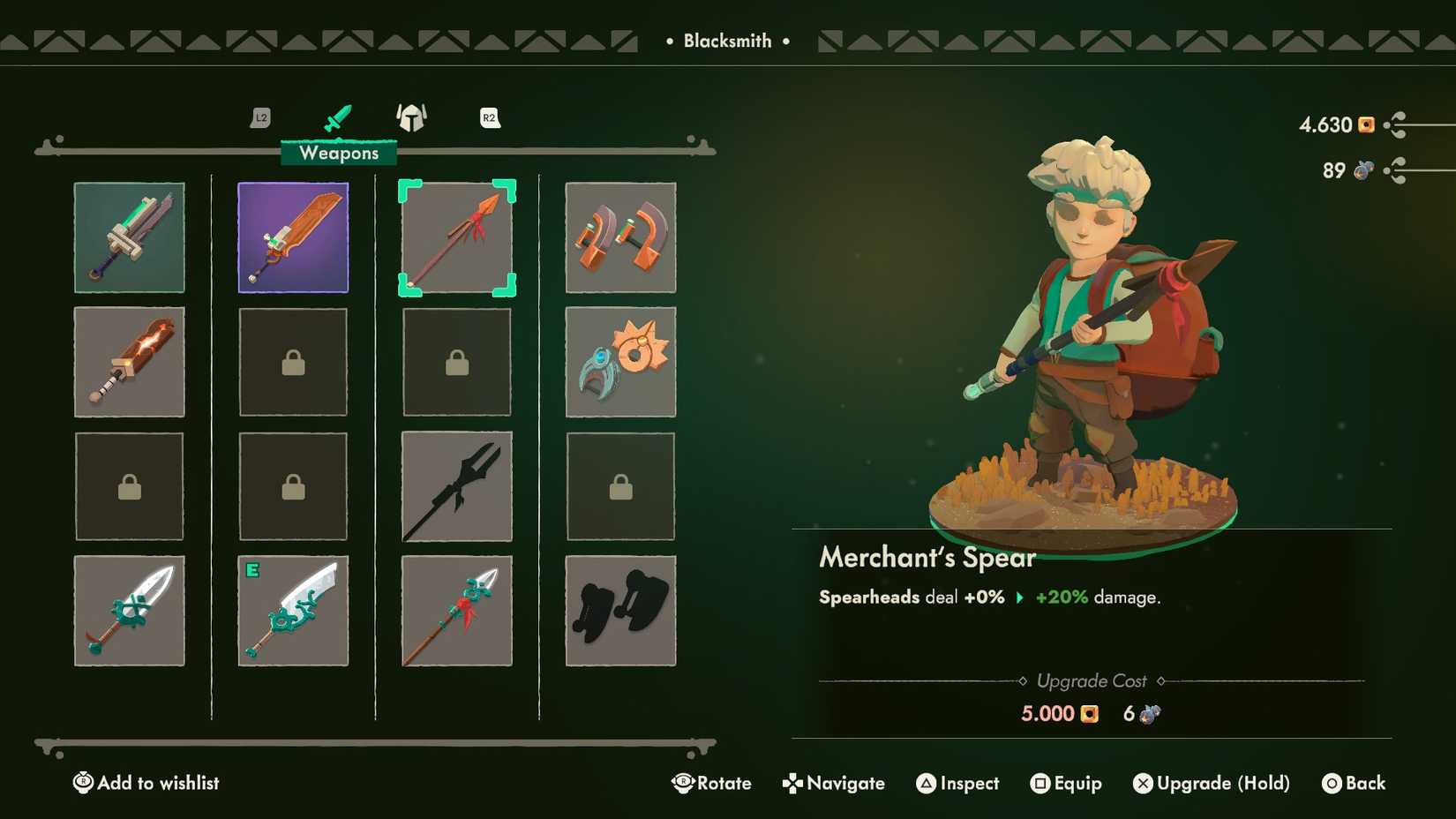Select the red-tasseled spear in the bottom row
The image size is (1456, 819).
(x=456, y=610)
